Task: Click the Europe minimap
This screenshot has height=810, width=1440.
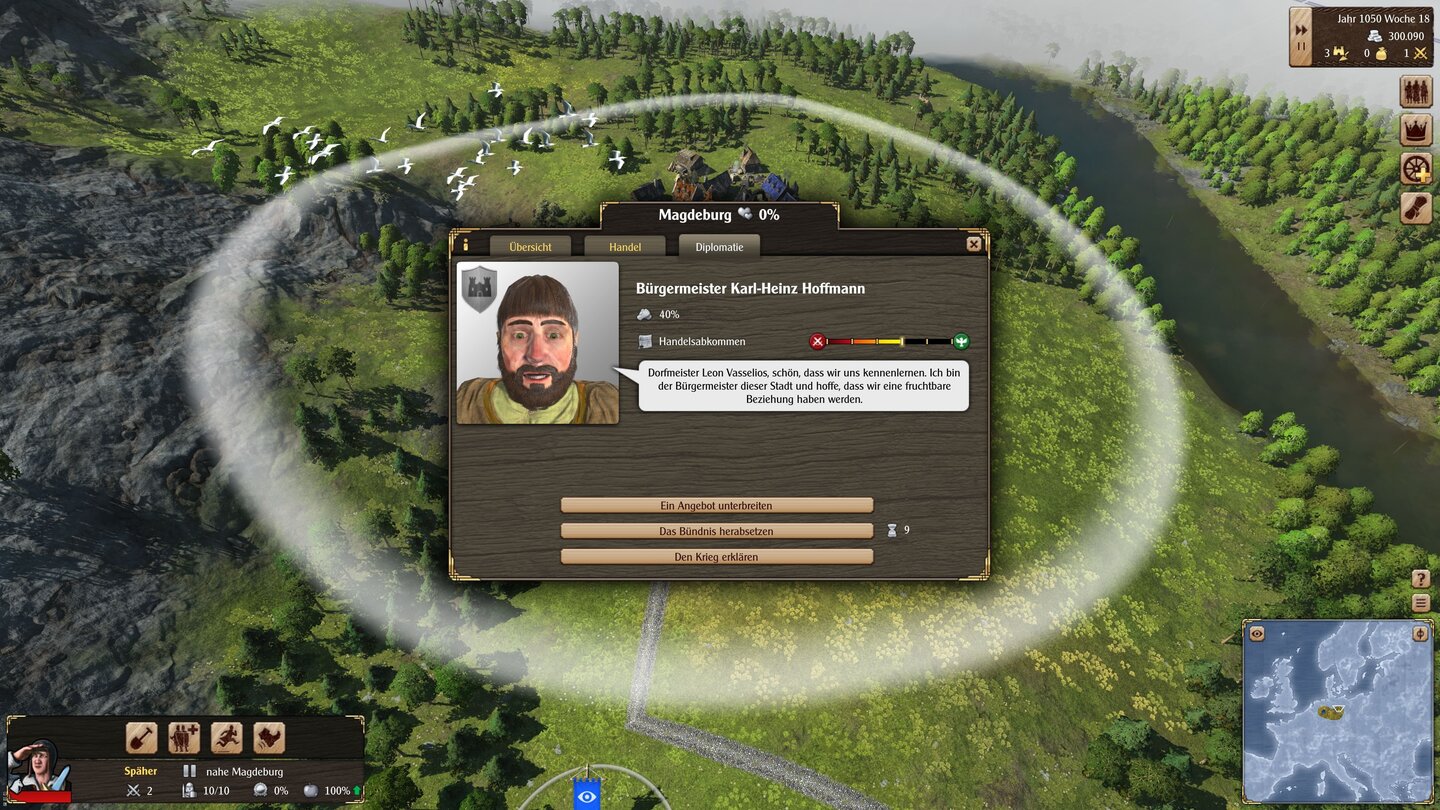Action: pos(1338,710)
